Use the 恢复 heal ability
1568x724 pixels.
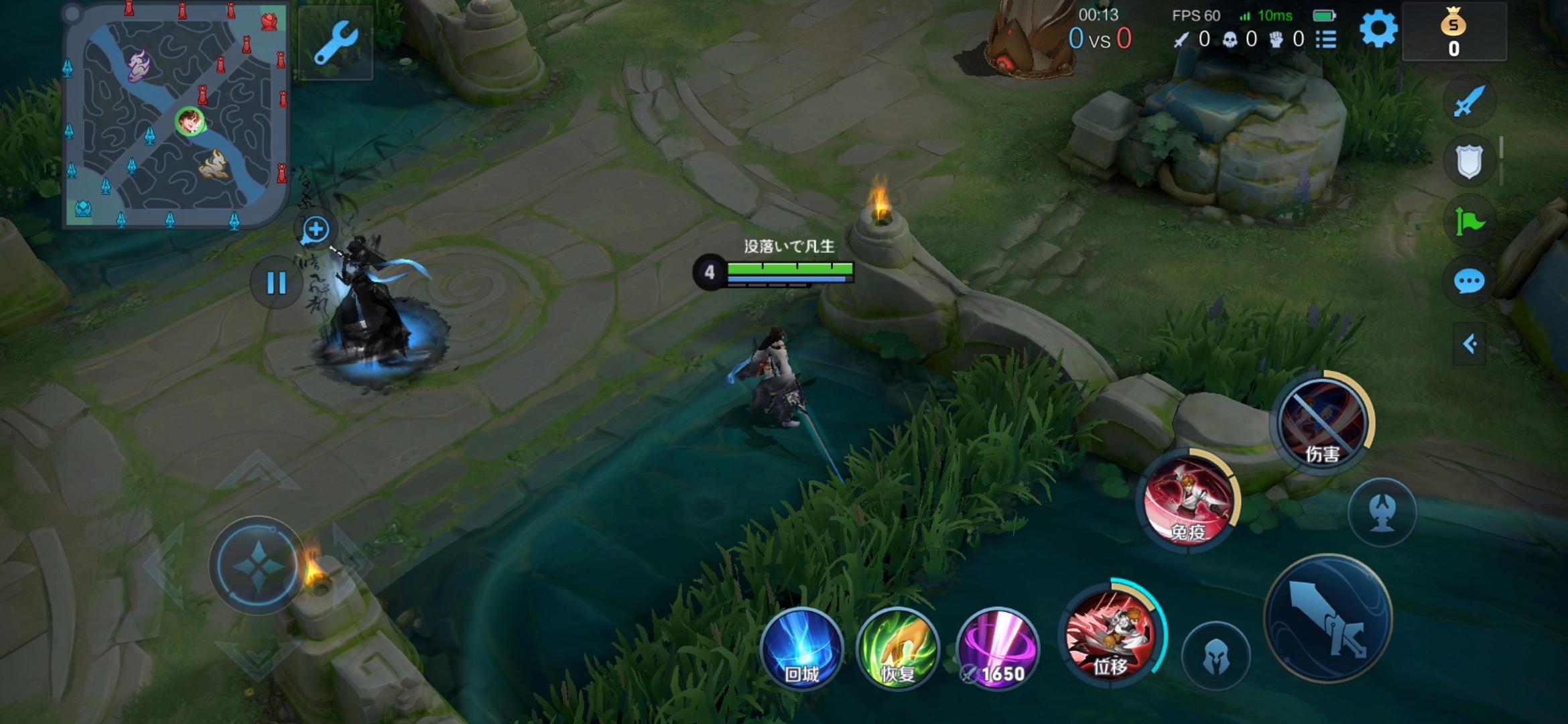[x=898, y=649]
